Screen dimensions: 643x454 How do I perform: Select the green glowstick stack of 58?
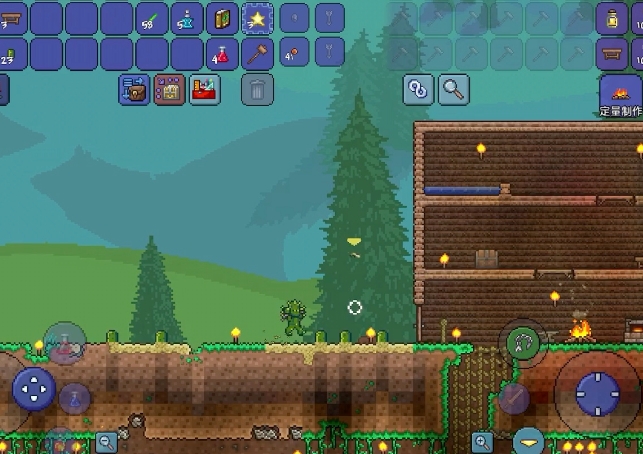(152, 18)
